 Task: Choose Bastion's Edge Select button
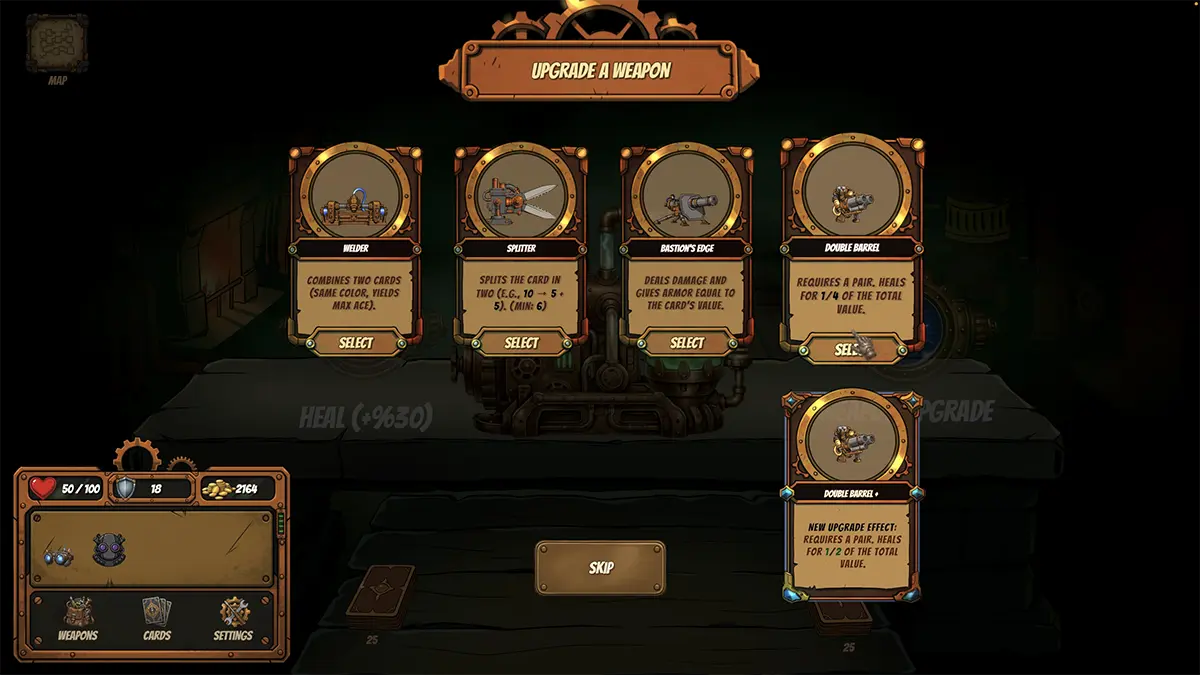(x=687, y=343)
